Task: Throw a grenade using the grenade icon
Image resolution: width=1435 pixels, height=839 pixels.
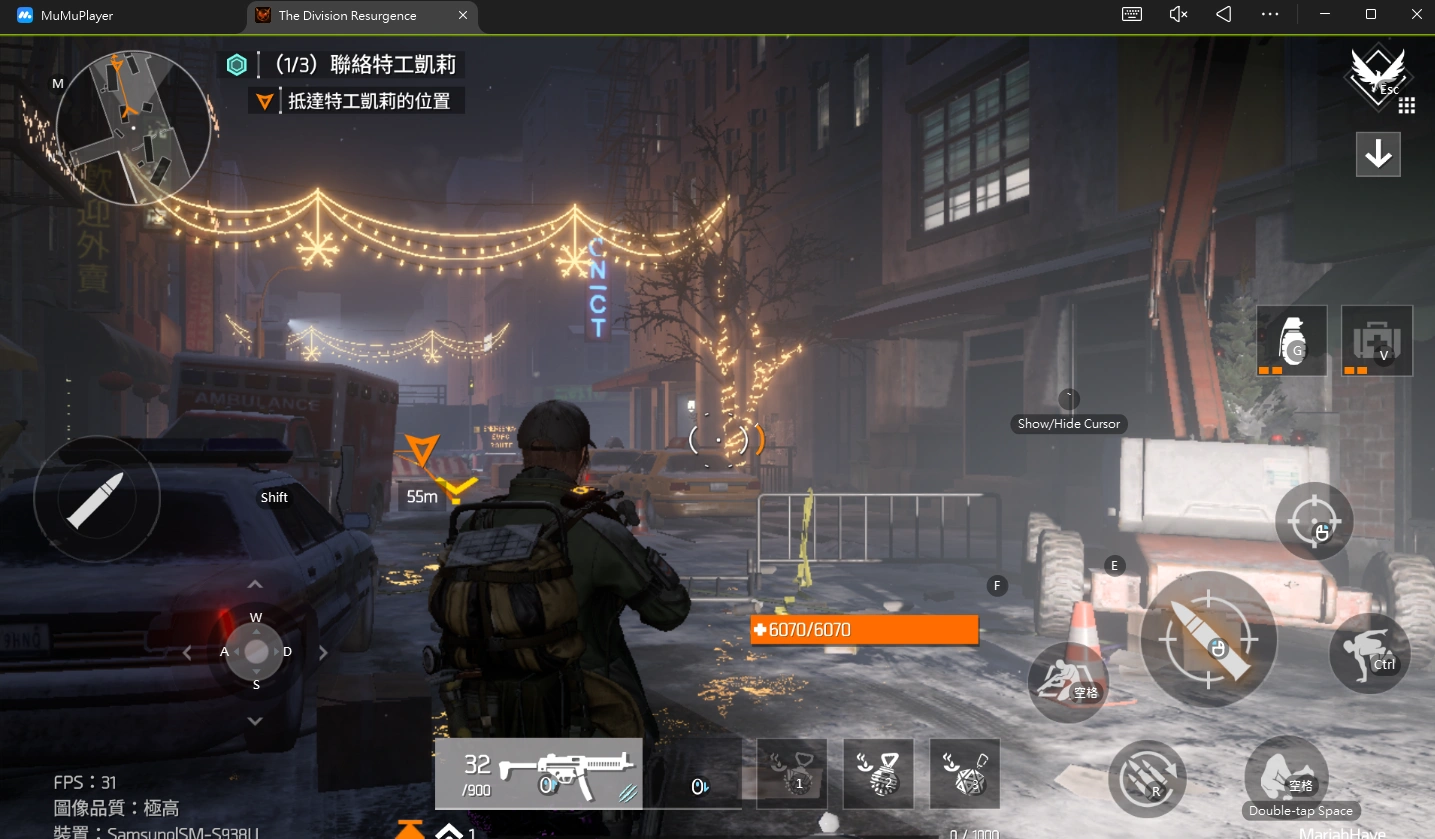Action: click(x=1291, y=341)
